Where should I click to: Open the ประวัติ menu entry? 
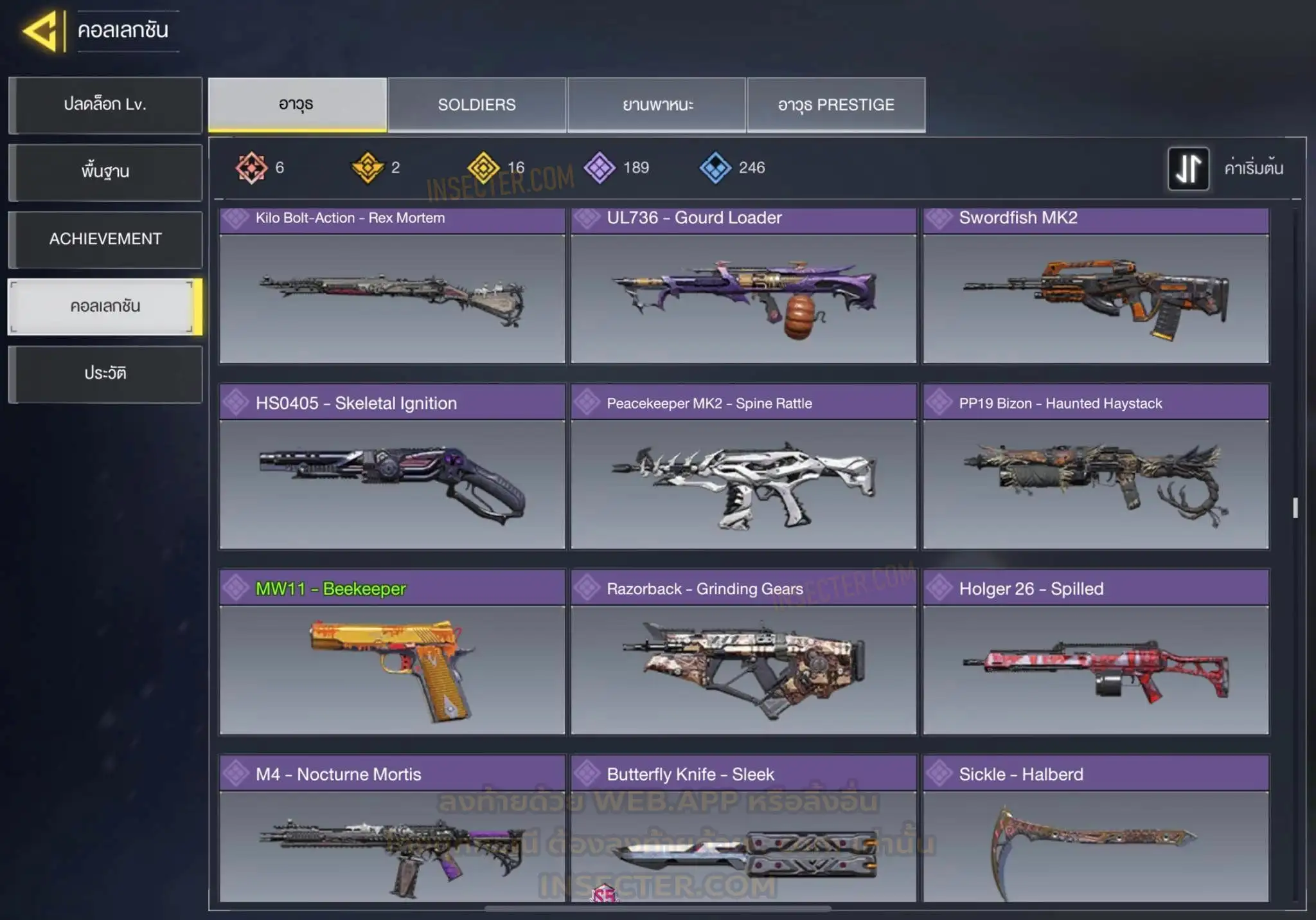[105, 374]
